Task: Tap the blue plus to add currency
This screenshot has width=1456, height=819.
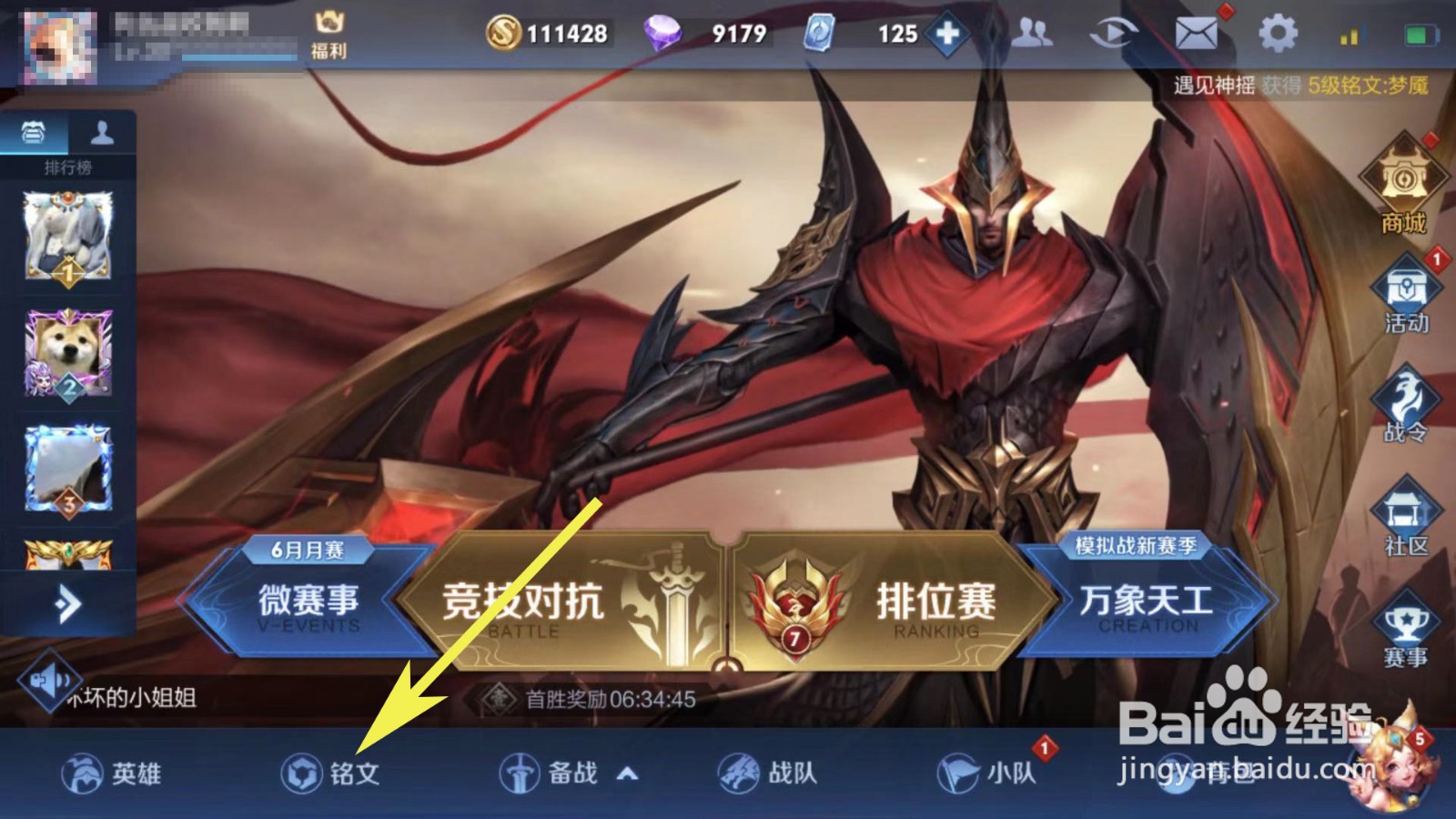Action: [x=949, y=35]
